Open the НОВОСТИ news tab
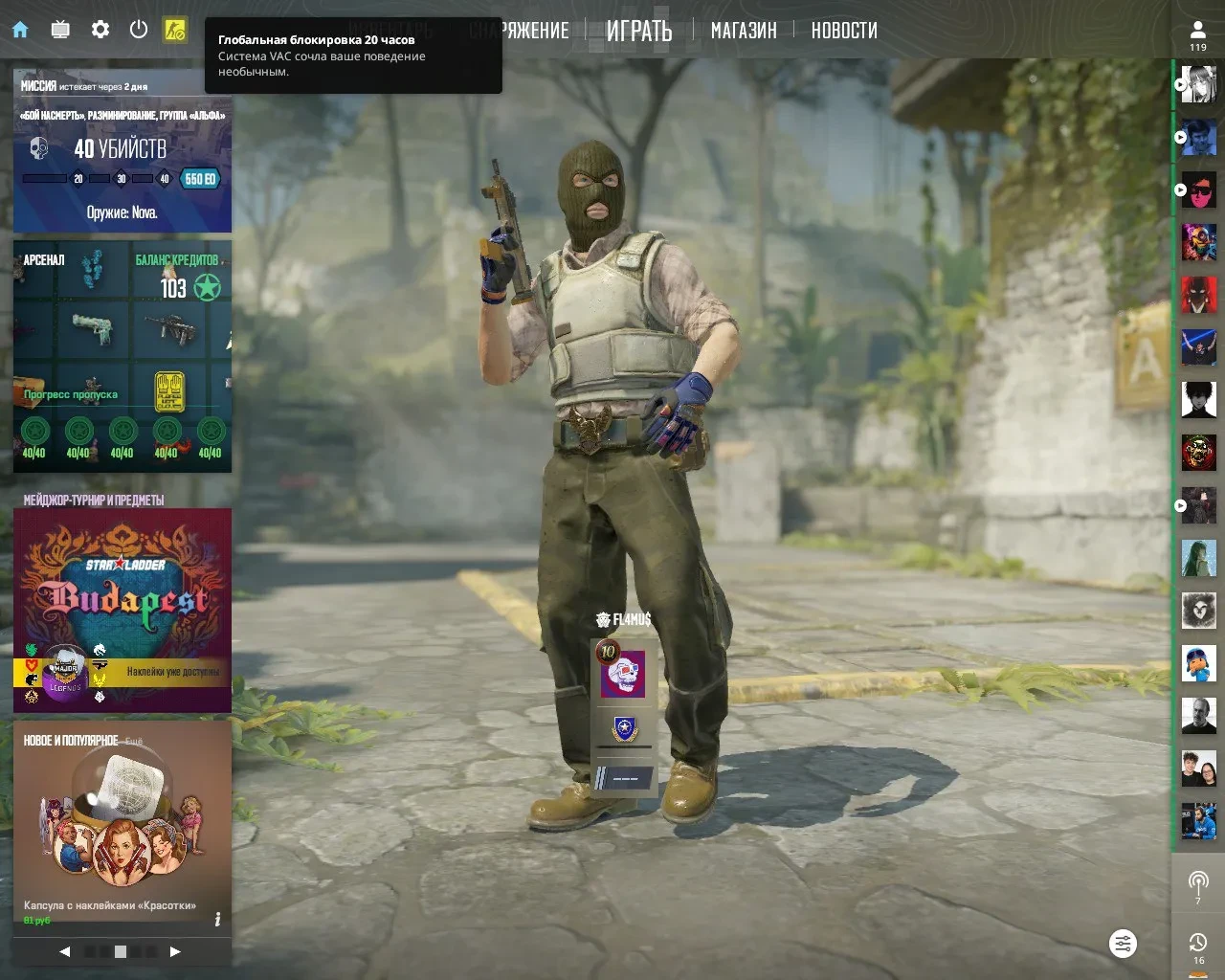1225x980 pixels. tap(844, 32)
